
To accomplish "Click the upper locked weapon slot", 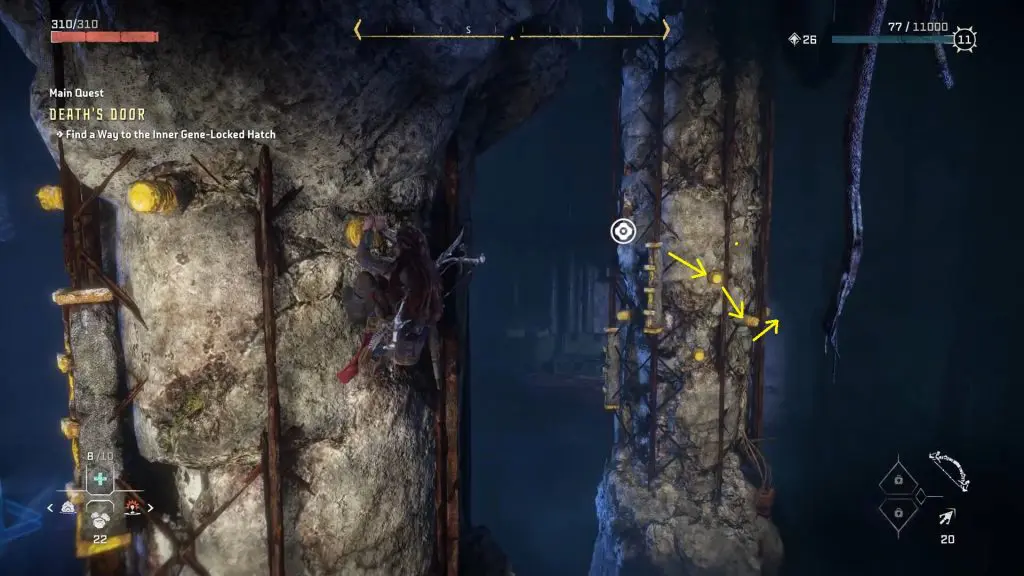I will [x=898, y=481].
